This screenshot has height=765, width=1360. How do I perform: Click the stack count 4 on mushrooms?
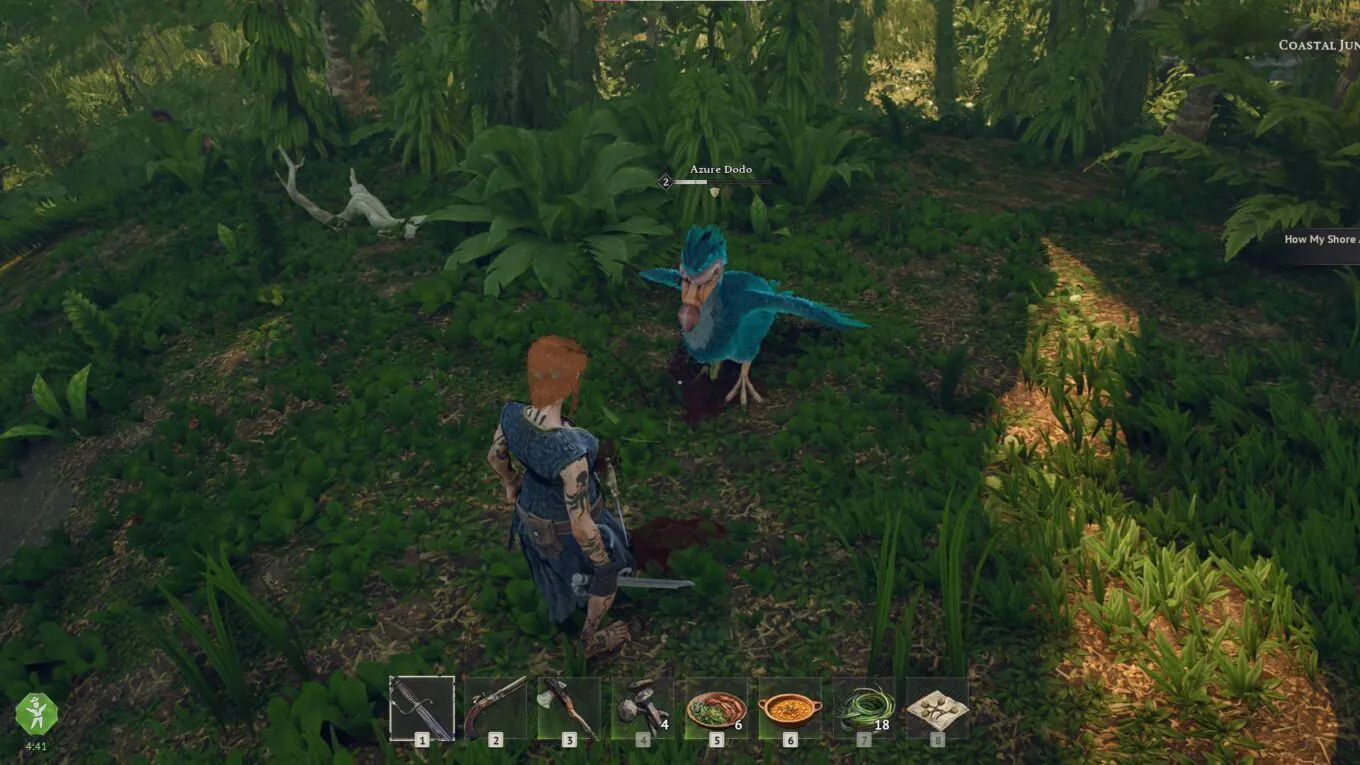click(661, 723)
